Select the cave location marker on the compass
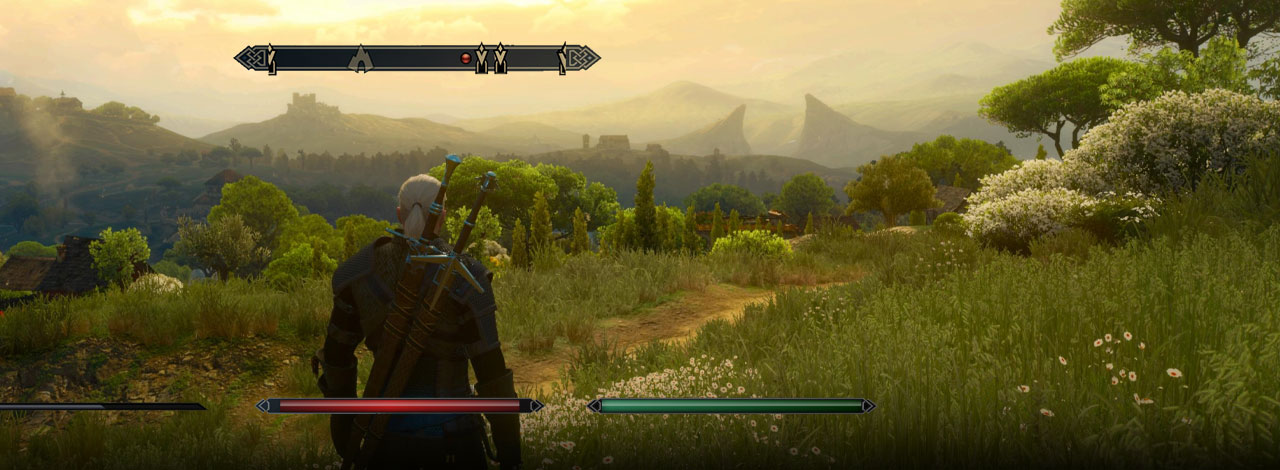Viewport: 1280px width, 470px height. coord(360,59)
